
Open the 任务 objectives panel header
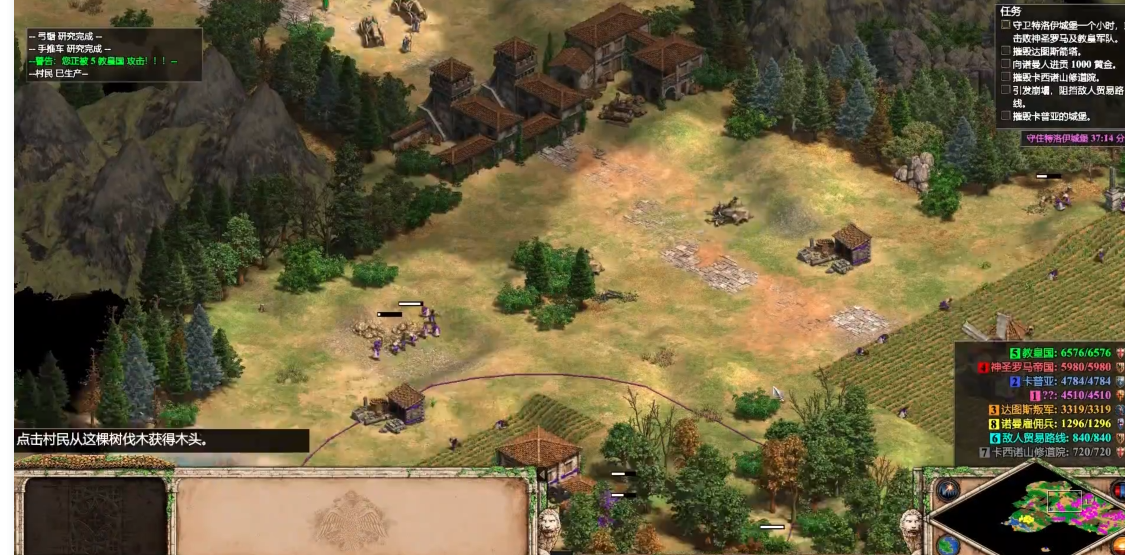click(x=1010, y=10)
